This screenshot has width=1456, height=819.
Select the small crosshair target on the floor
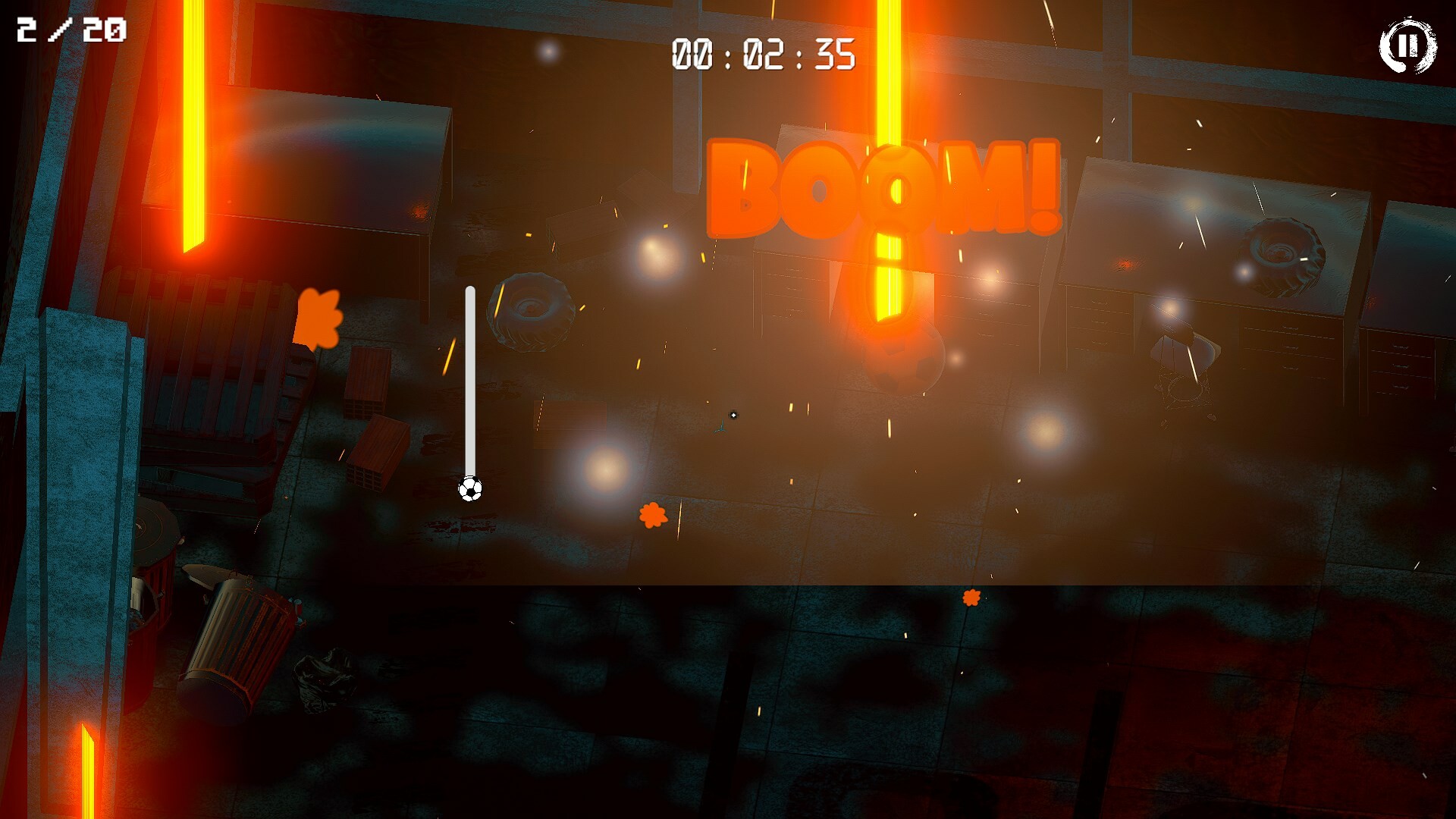(732, 415)
